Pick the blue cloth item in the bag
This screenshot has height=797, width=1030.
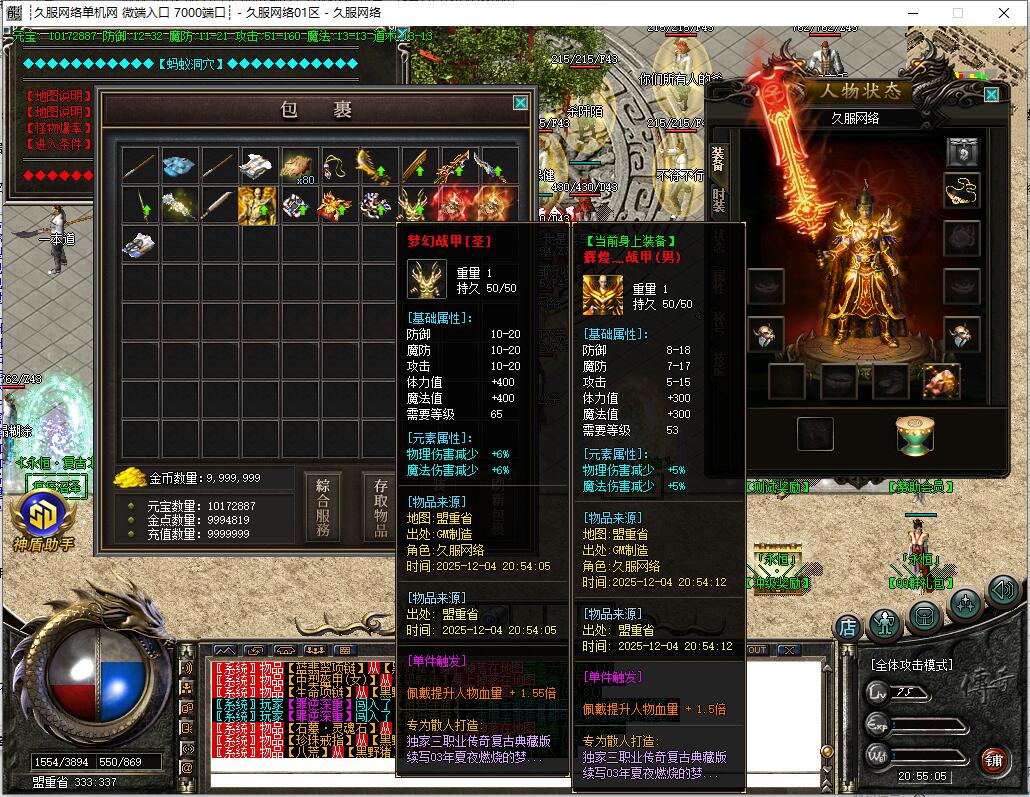[179, 165]
